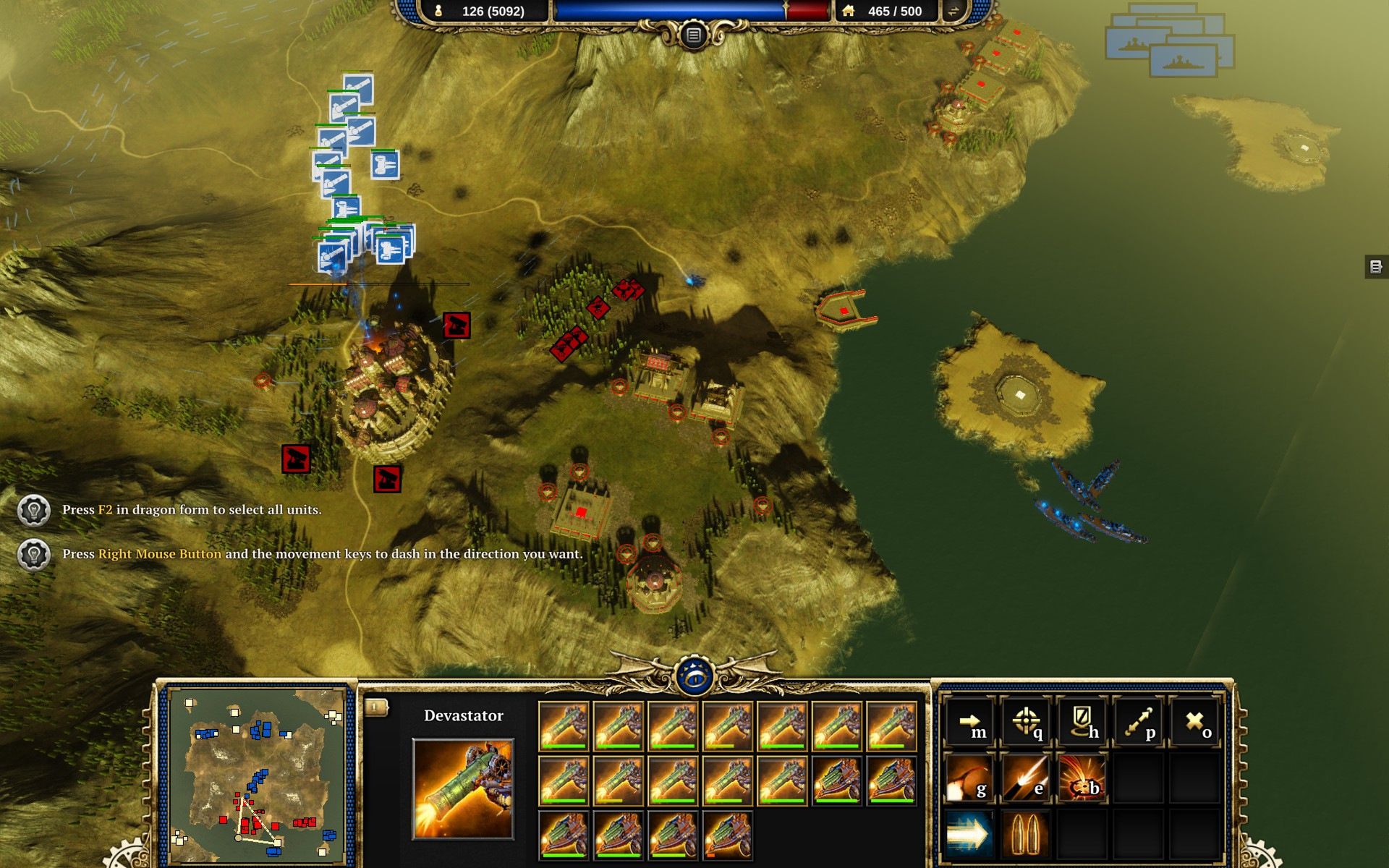Select control group 1 tab
This screenshot has width=1389, height=868.
[x=375, y=707]
